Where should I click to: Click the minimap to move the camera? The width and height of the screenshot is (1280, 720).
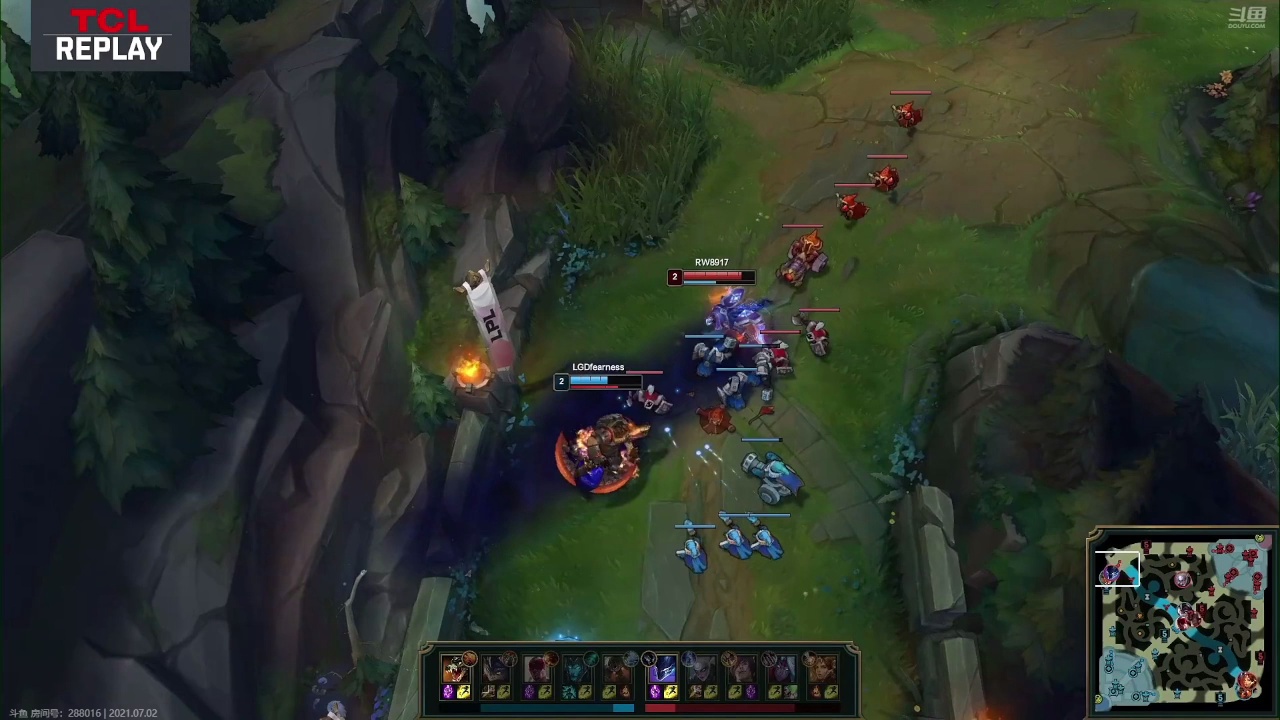pos(1182,620)
